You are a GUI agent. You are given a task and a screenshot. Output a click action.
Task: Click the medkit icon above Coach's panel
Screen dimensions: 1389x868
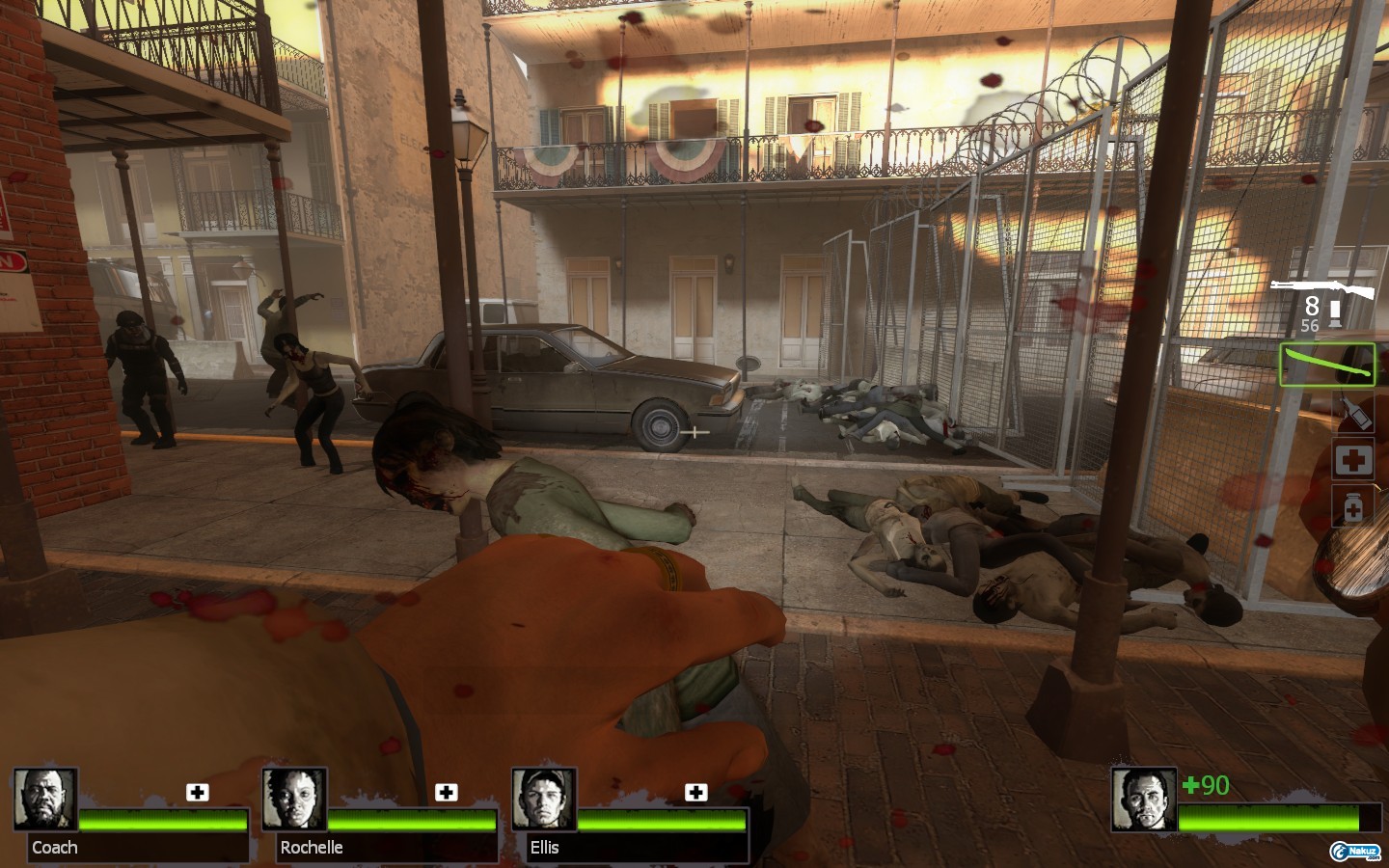tap(198, 792)
